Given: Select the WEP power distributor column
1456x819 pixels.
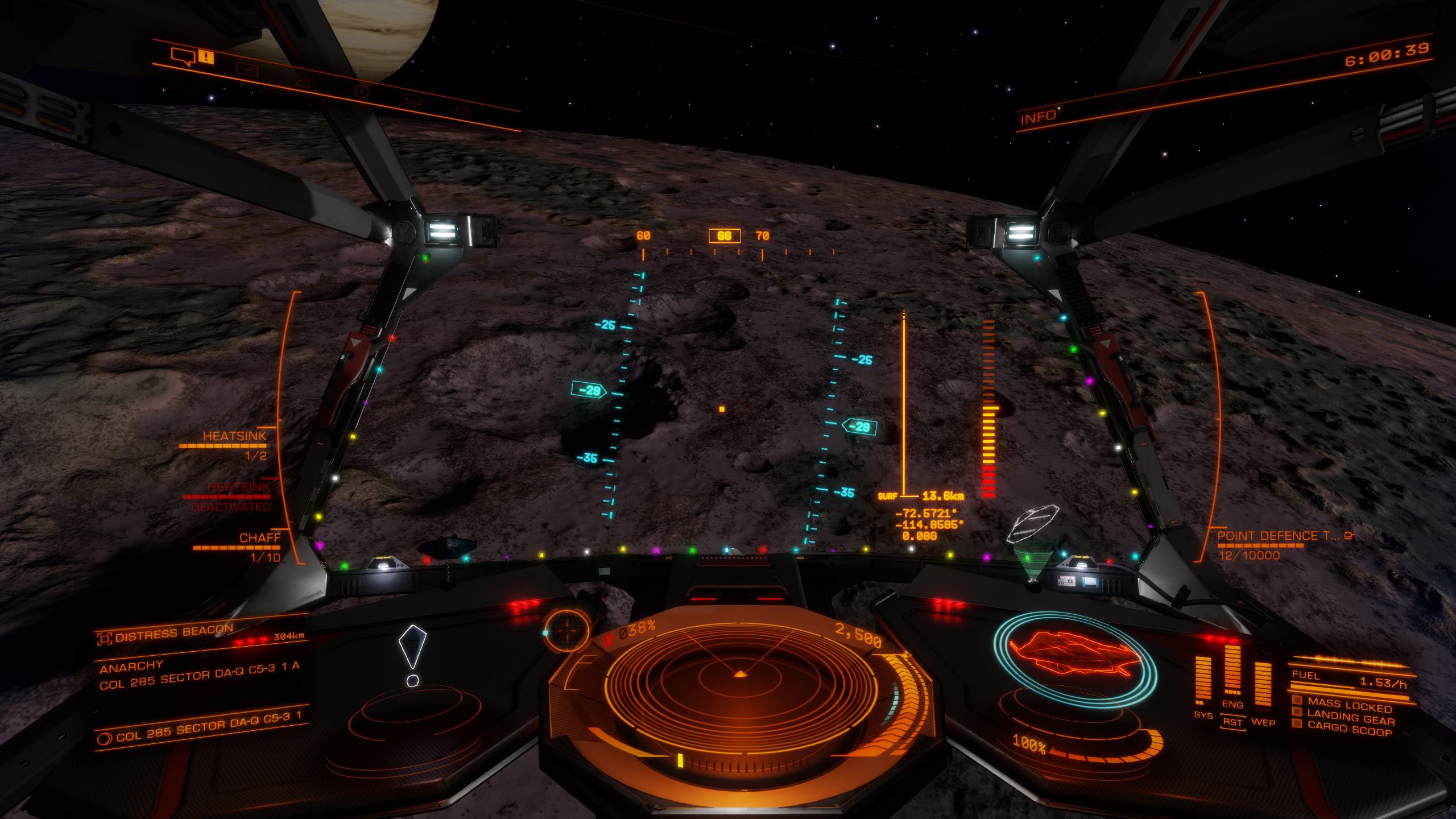Looking at the screenshot, I should [x=1263, y=685].
